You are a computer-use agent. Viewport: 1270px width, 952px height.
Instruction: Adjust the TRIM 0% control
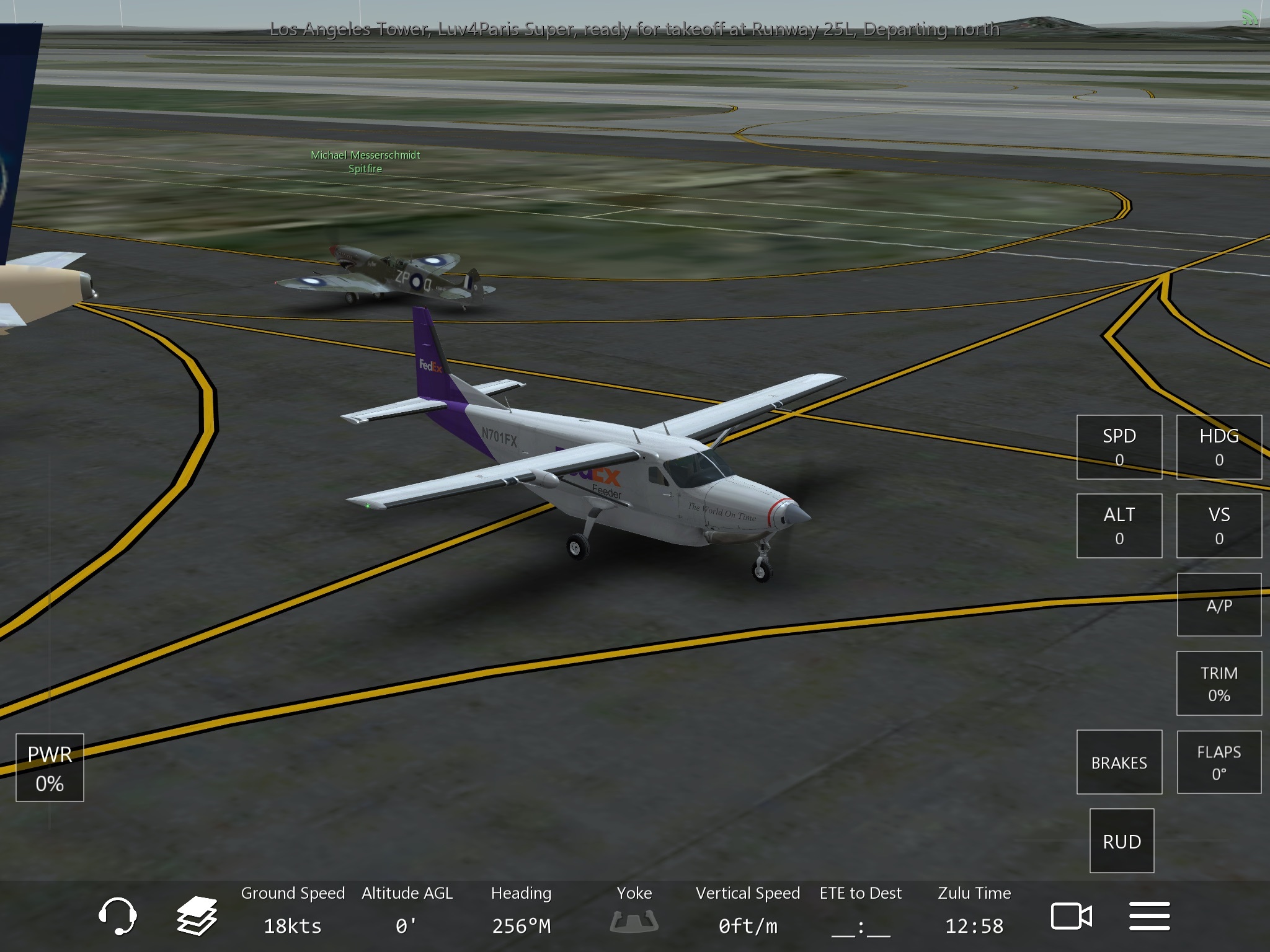pos(1219,683)
